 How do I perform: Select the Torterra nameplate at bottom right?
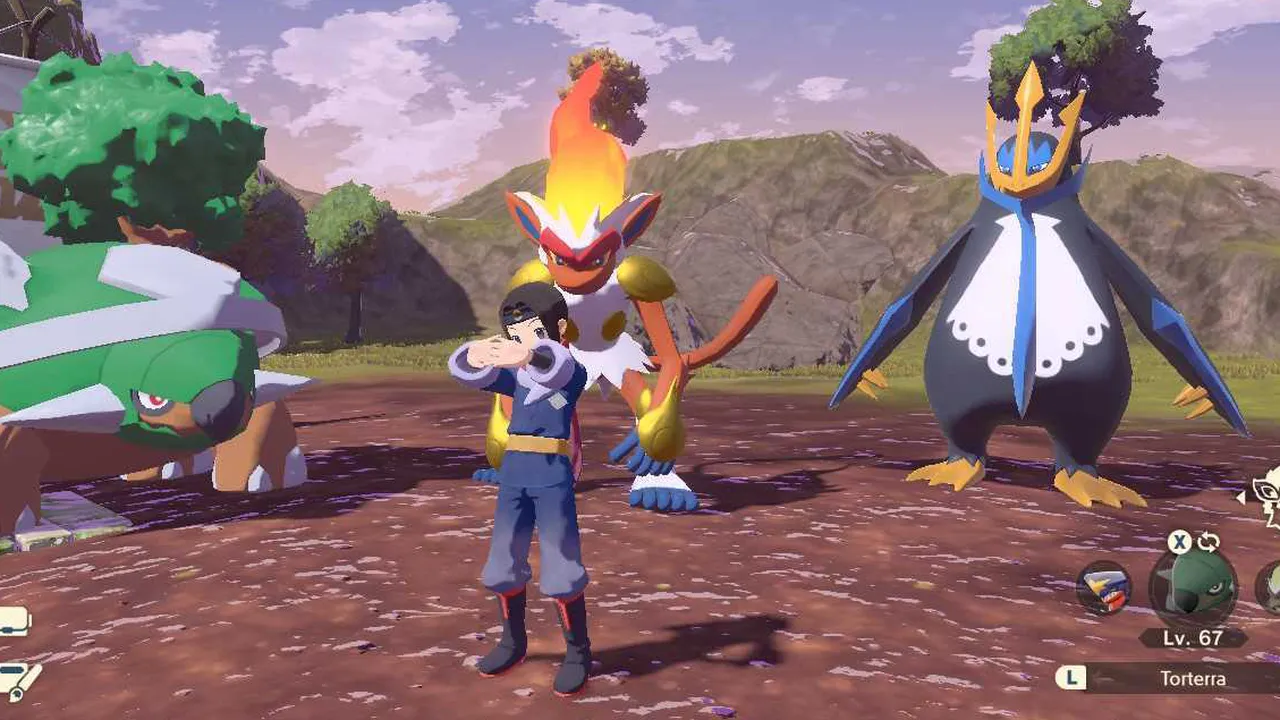point(1196,678)
